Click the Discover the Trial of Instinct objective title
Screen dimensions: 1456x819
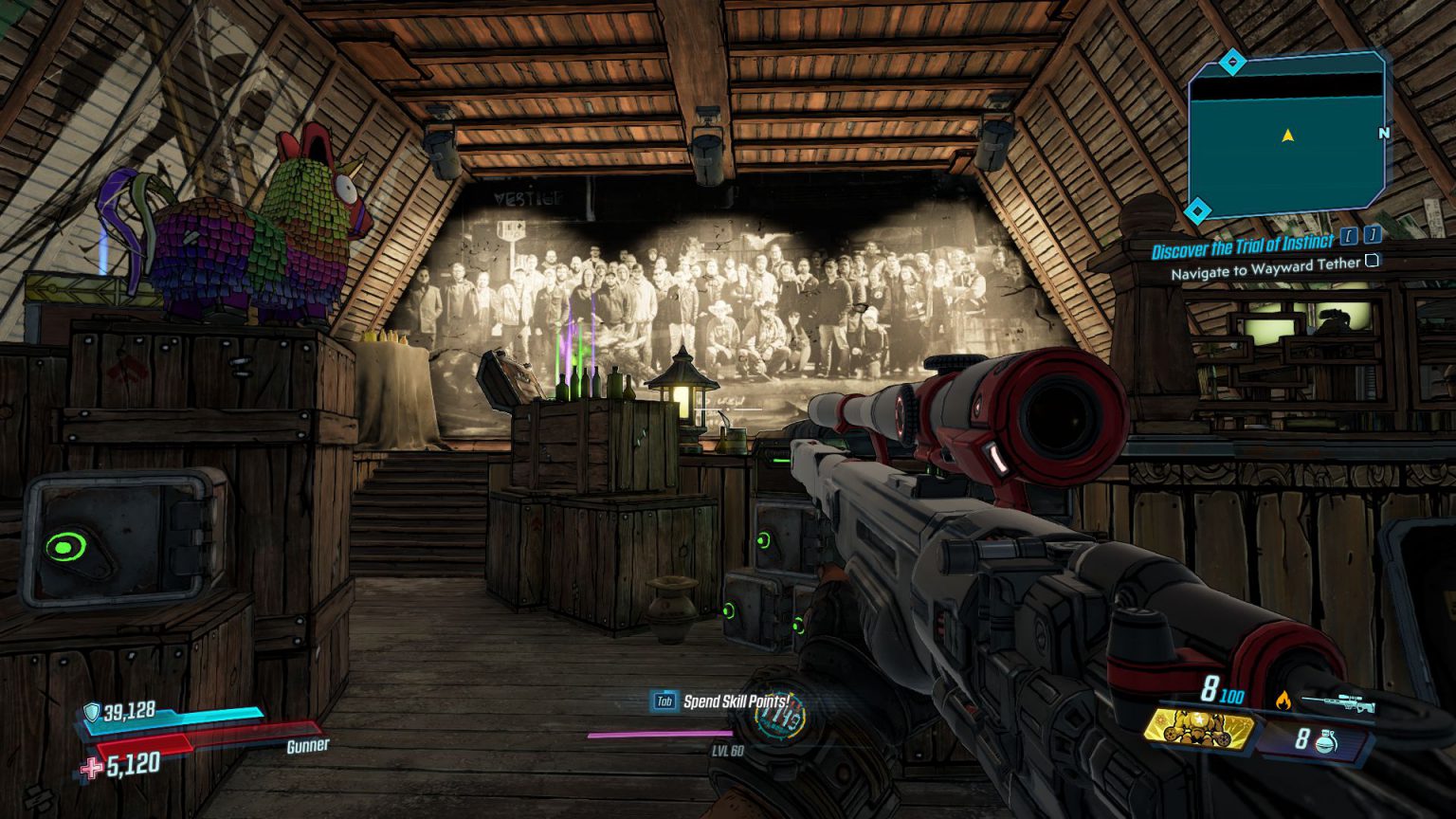(x=1244, y=246)
